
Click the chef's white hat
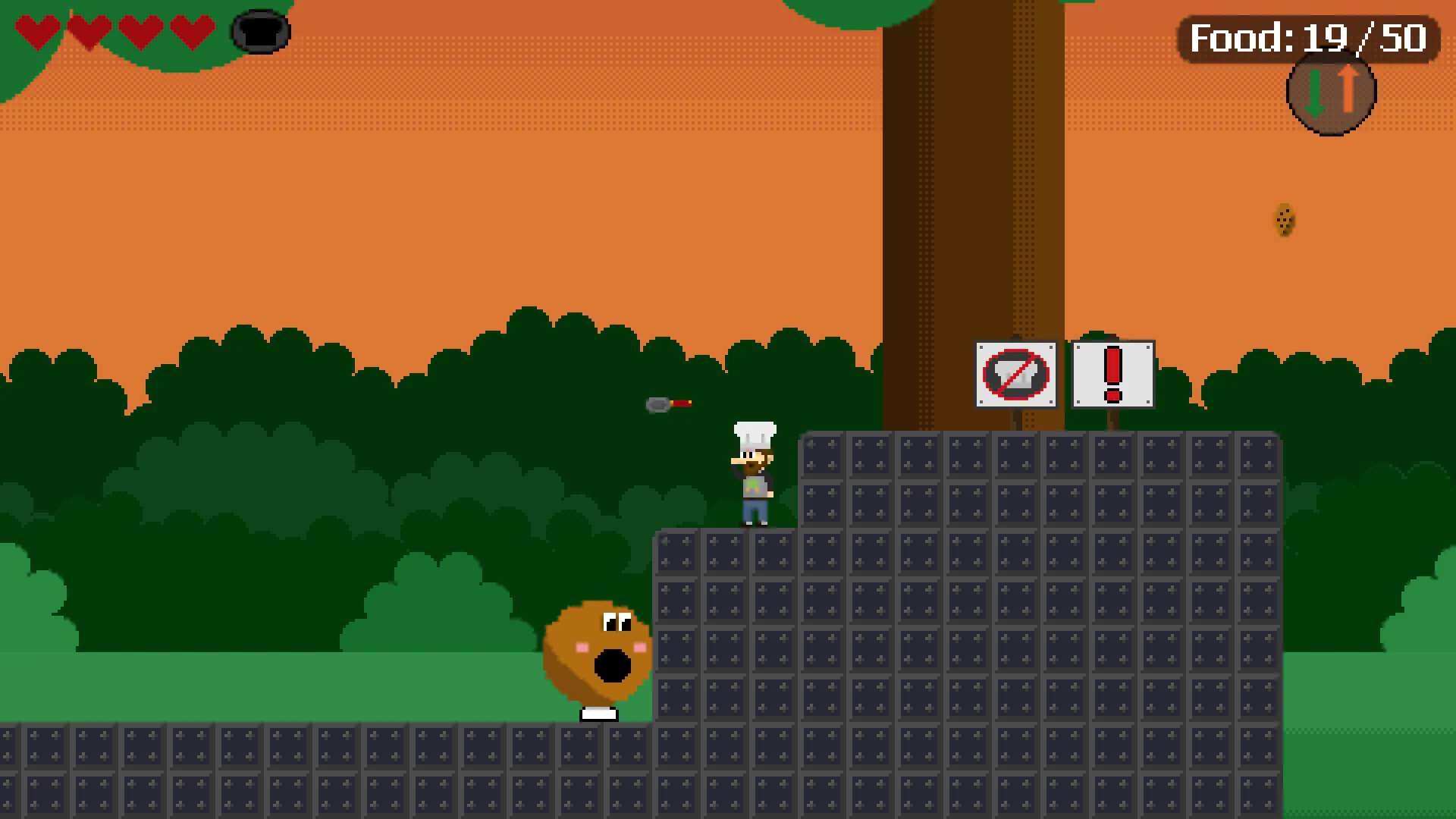click(752, 434)
